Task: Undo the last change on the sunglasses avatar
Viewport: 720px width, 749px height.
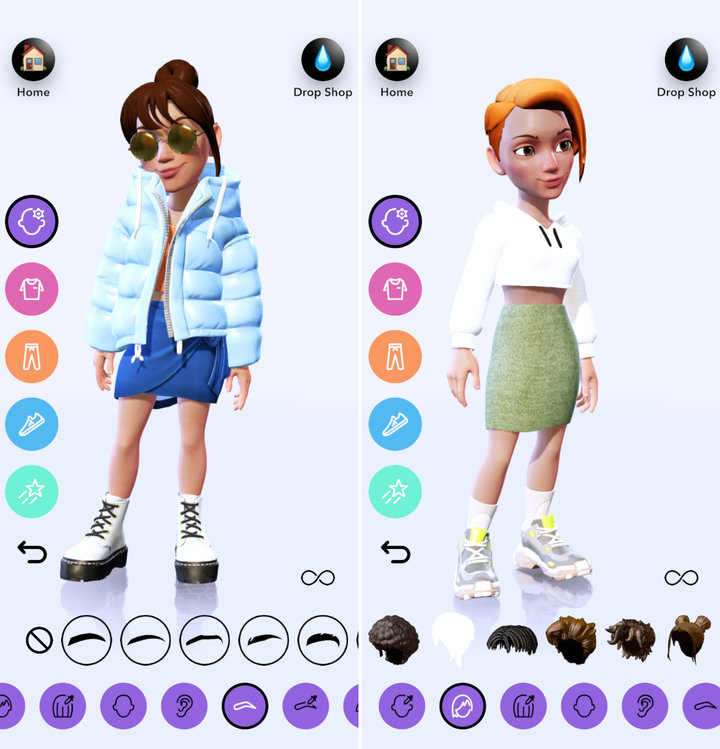Action: tap(32, 551)
